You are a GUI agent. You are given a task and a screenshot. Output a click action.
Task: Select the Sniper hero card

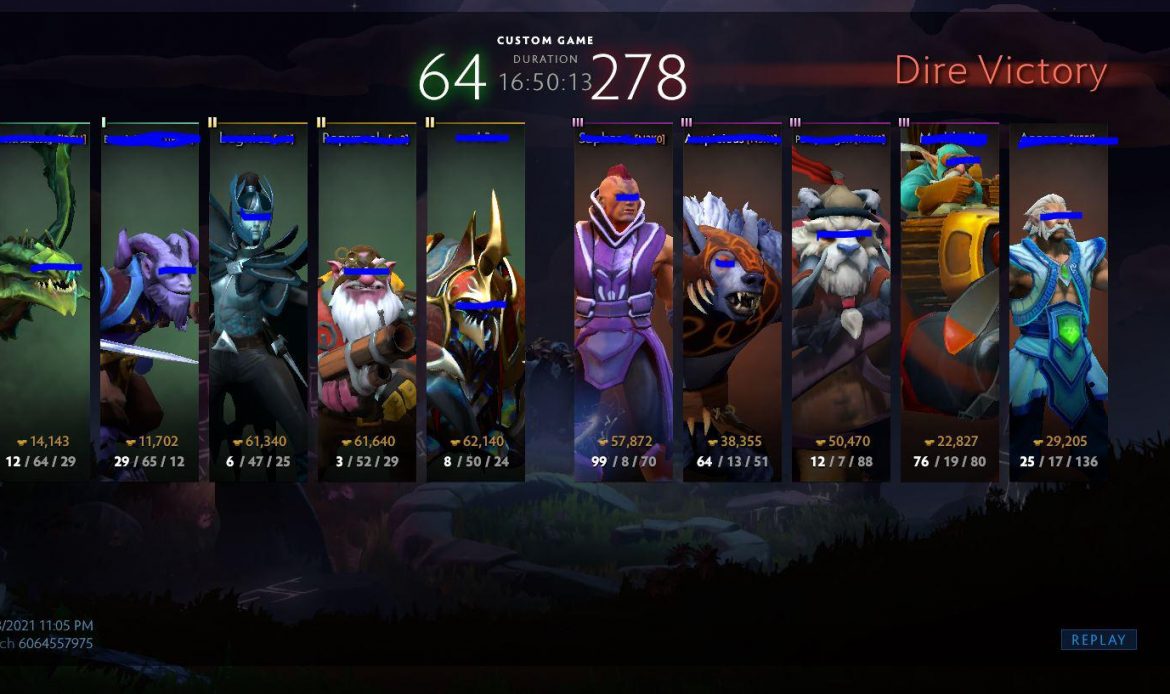(367, 300)
